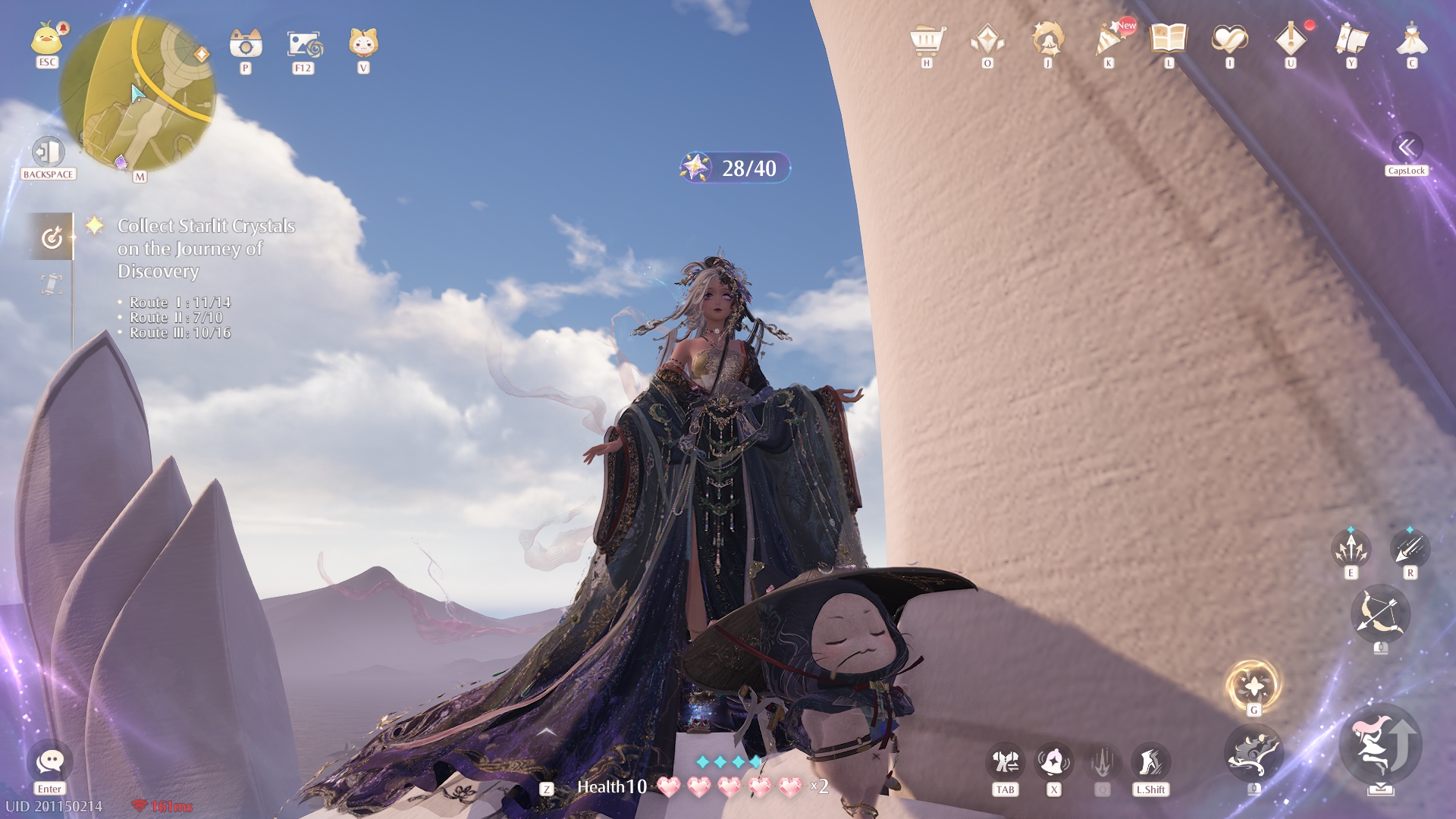Open the camera photo mode
The height and width of the screenshot is (819, 1456).
click(x=246, y=44)
